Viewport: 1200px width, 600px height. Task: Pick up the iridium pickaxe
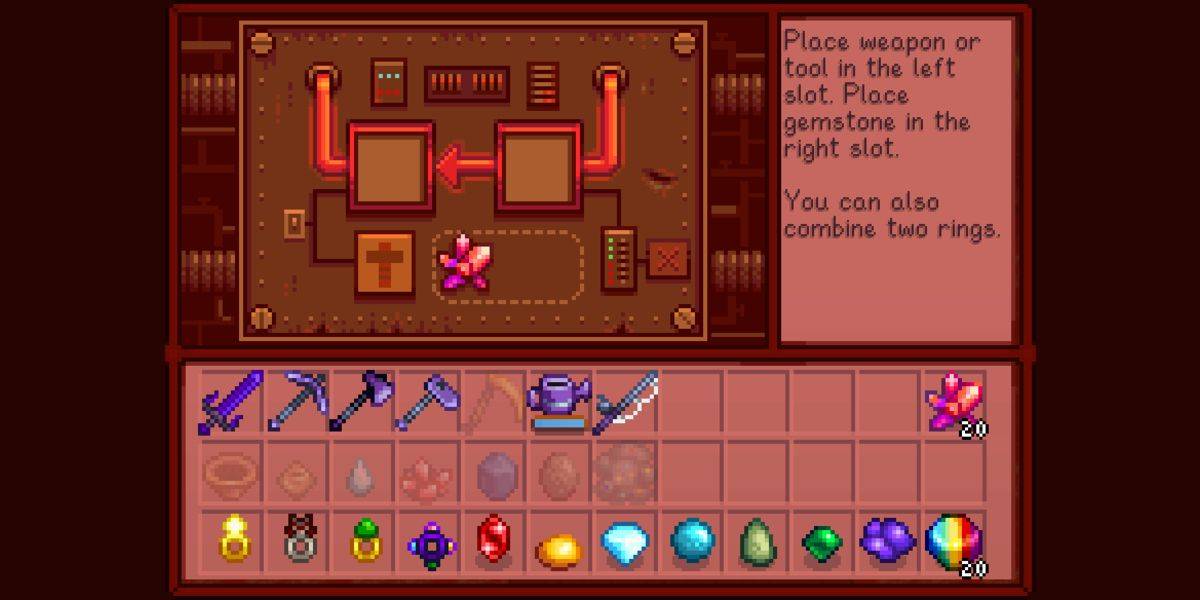[298, 402]
